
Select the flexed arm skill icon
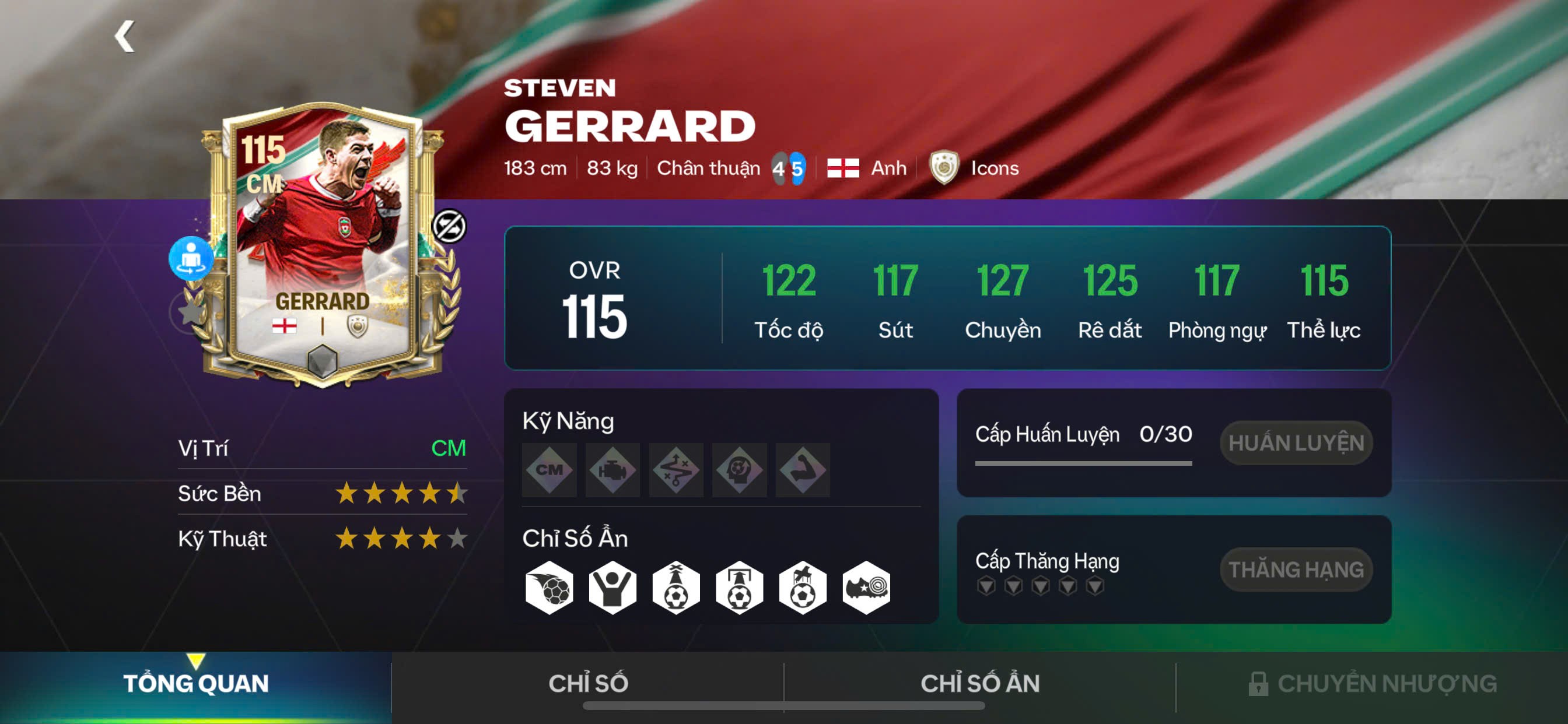click(x=802, y=470)
